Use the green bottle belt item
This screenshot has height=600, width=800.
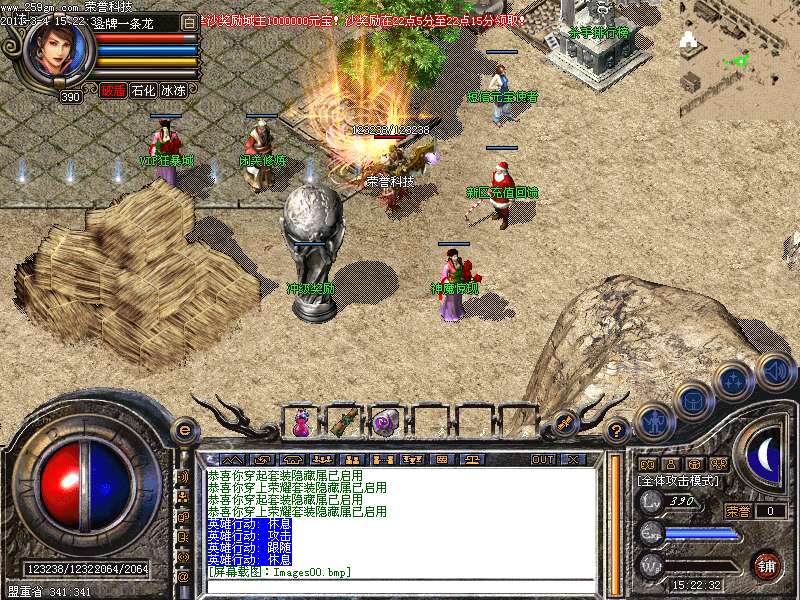tap(343, 423)
